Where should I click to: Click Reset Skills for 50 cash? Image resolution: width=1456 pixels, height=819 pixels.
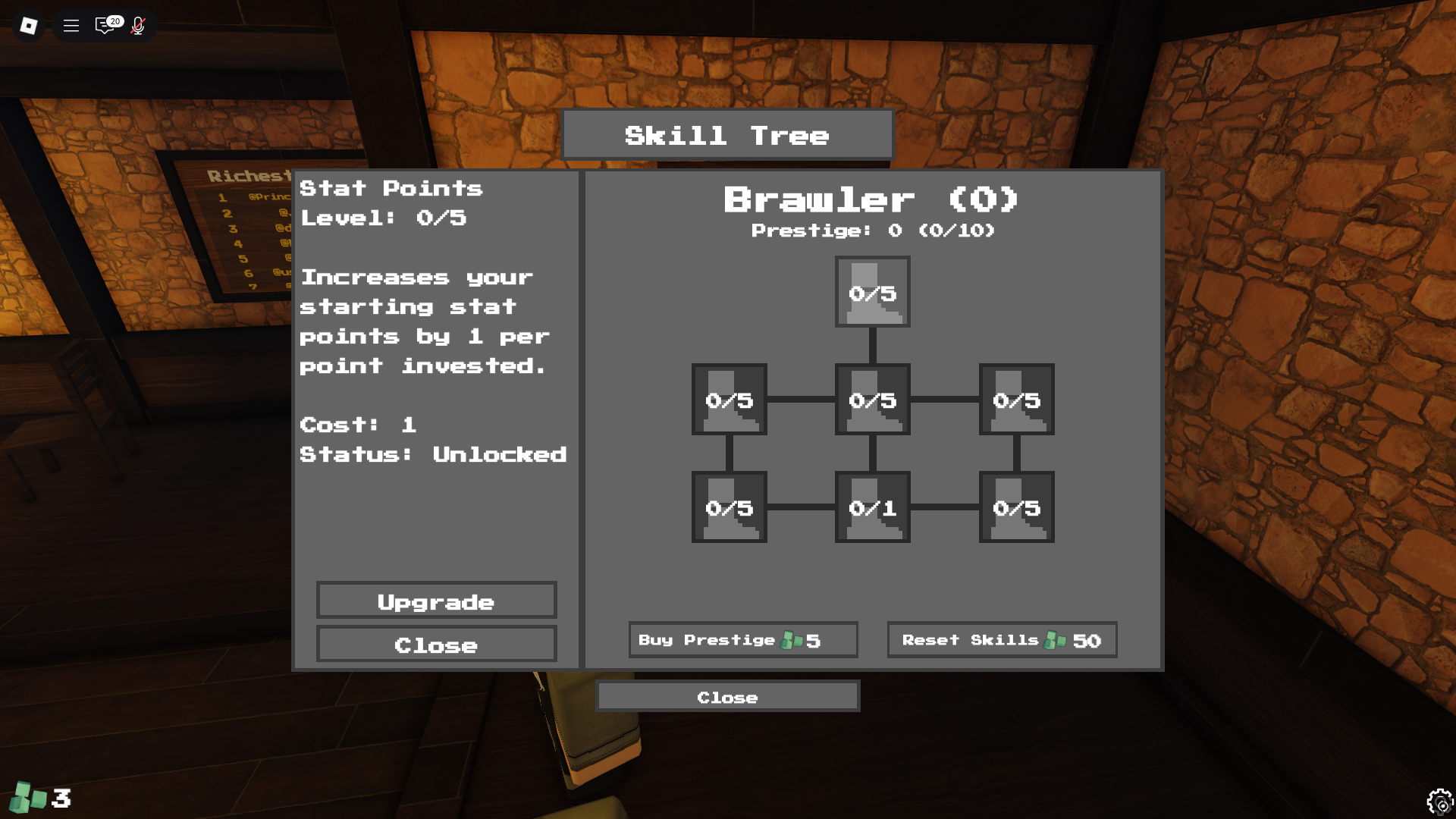[1002, 639]
